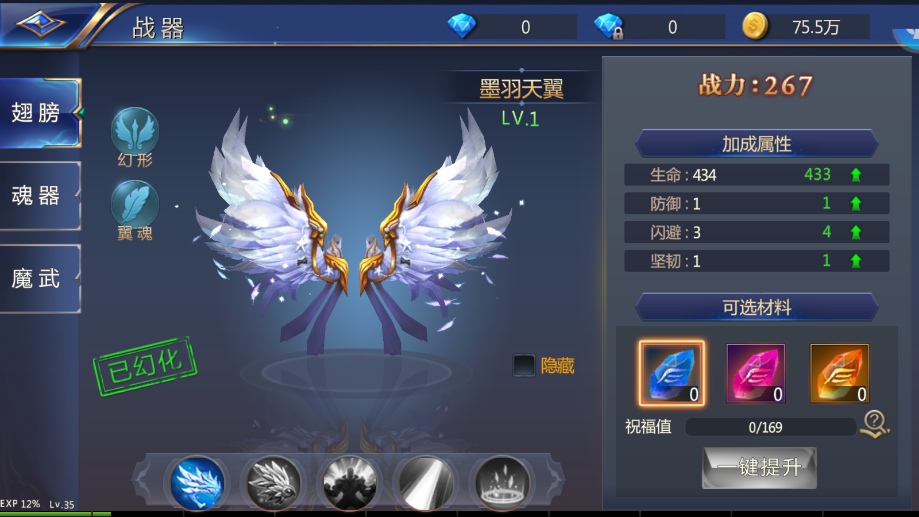919x517 pixels.
Task: Open the question mark help icon
Action: tap(874, 425)
